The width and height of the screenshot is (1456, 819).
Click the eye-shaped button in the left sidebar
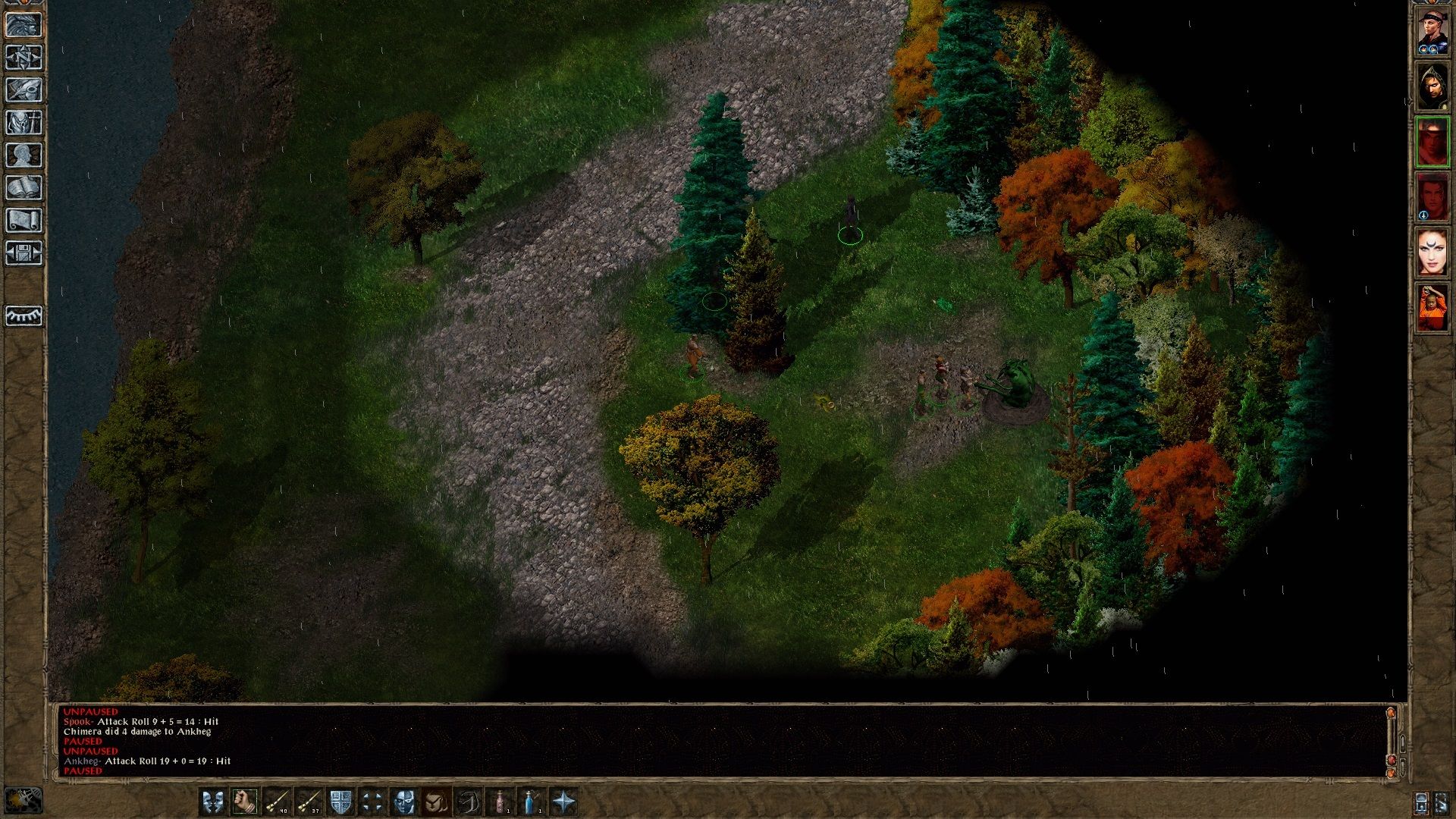(x=24, y=315)
